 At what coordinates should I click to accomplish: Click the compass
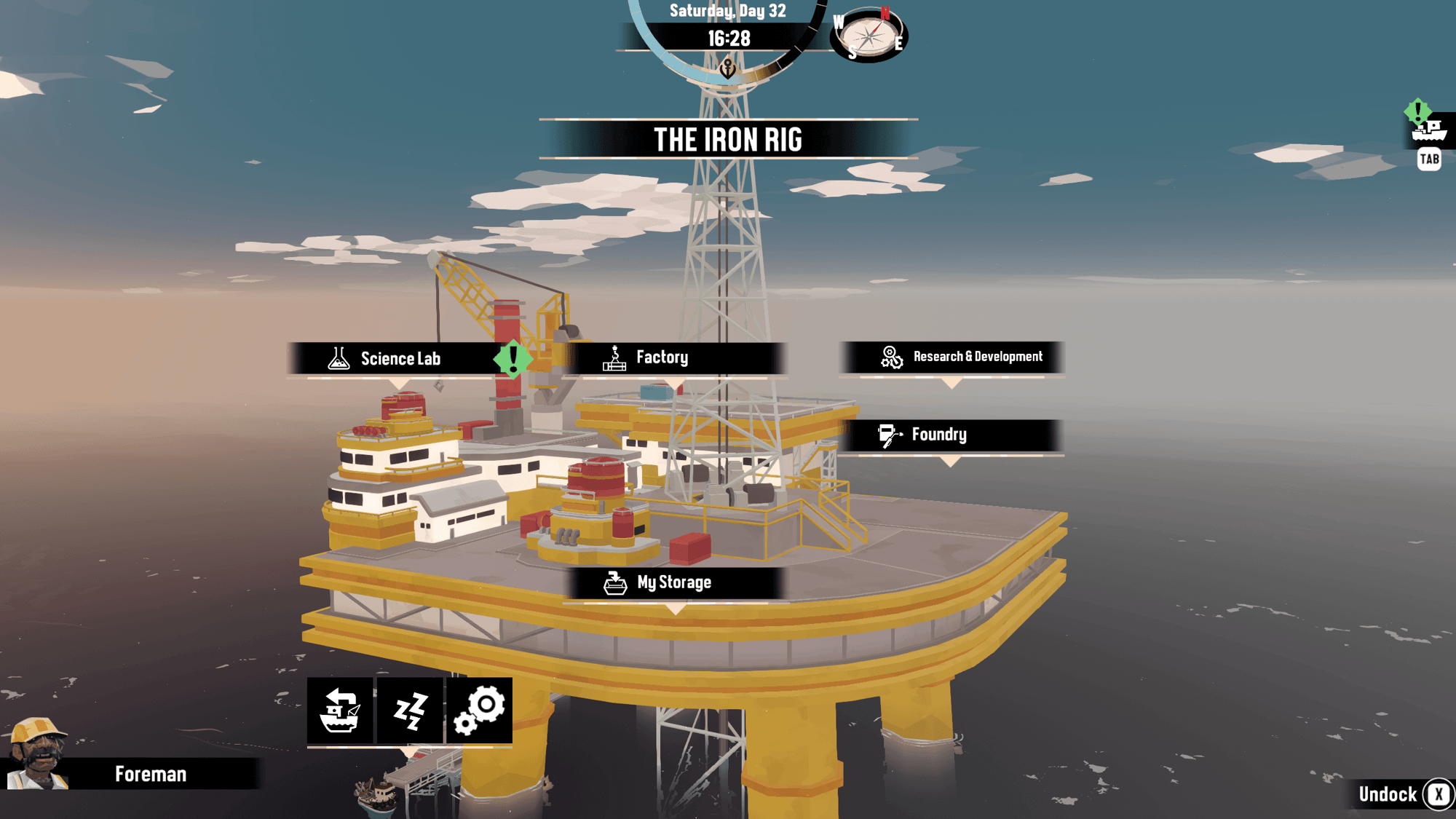[869, 34]
